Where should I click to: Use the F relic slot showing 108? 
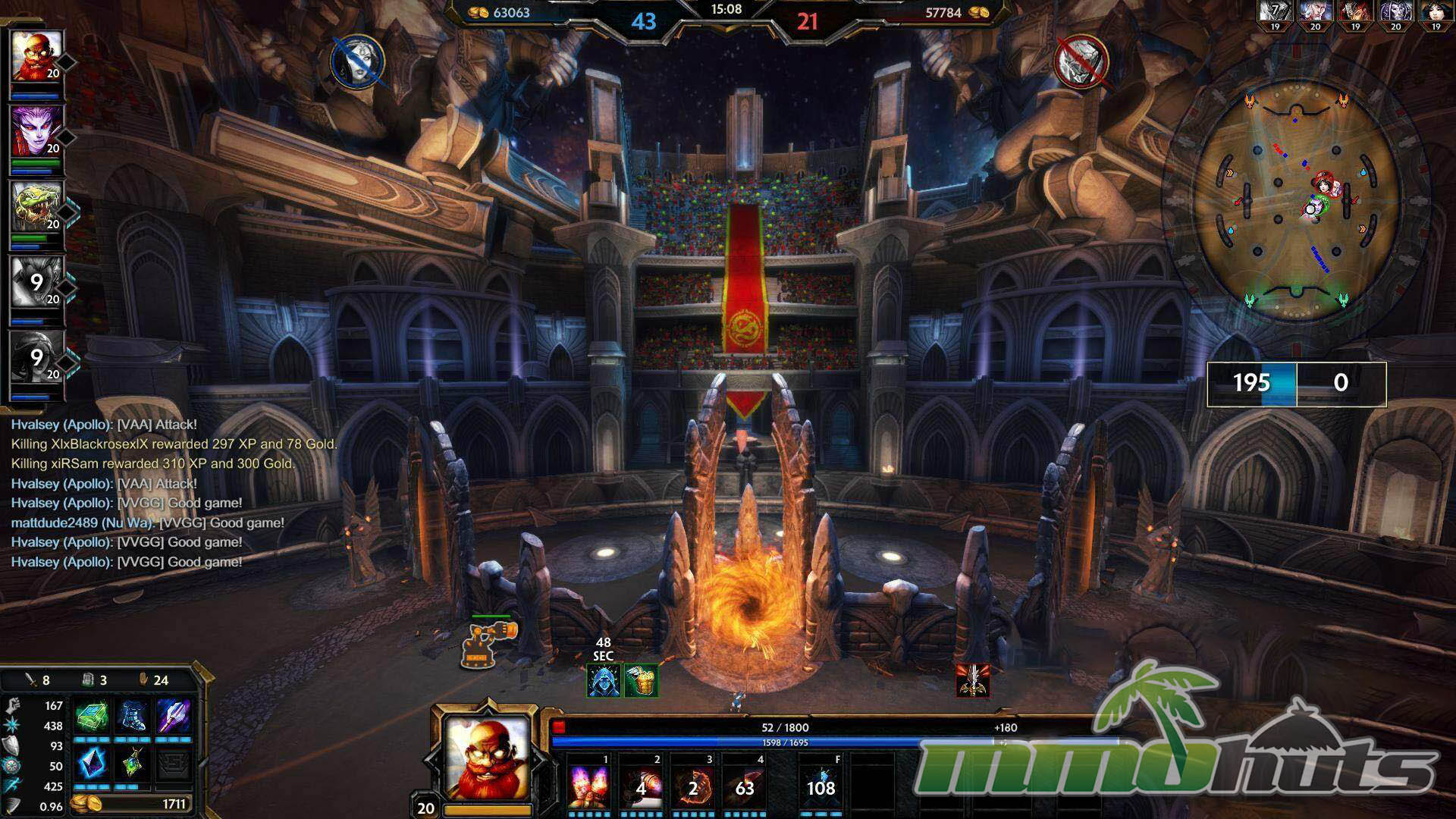coord(821,786)
